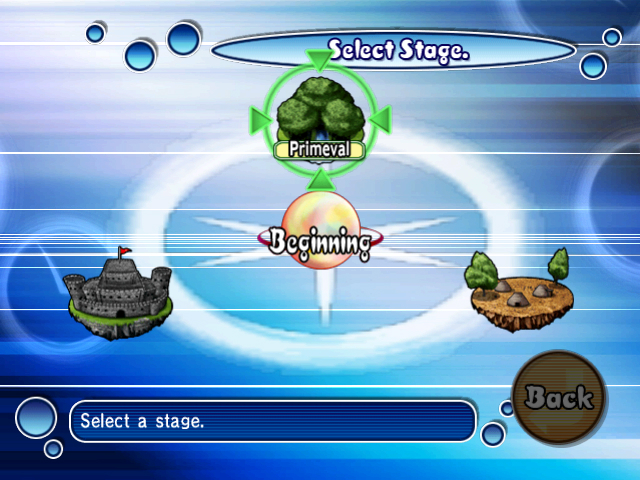The height and width of the screenshot is (480, 640).
Task: Click the Back button
Action: 559,397
